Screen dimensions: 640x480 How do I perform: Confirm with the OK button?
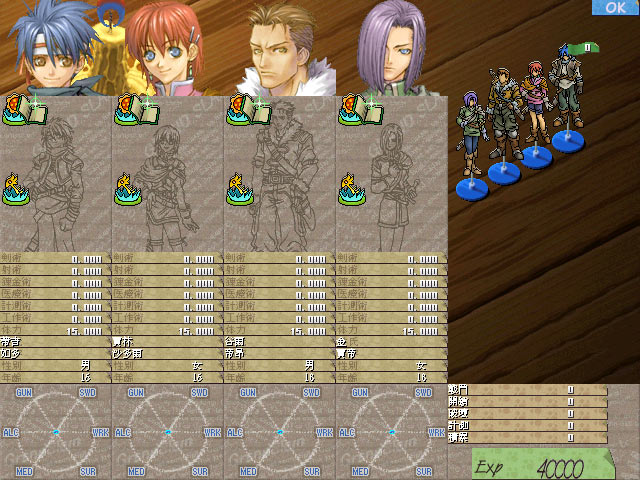pyautogui.click(x=615, y=8)
